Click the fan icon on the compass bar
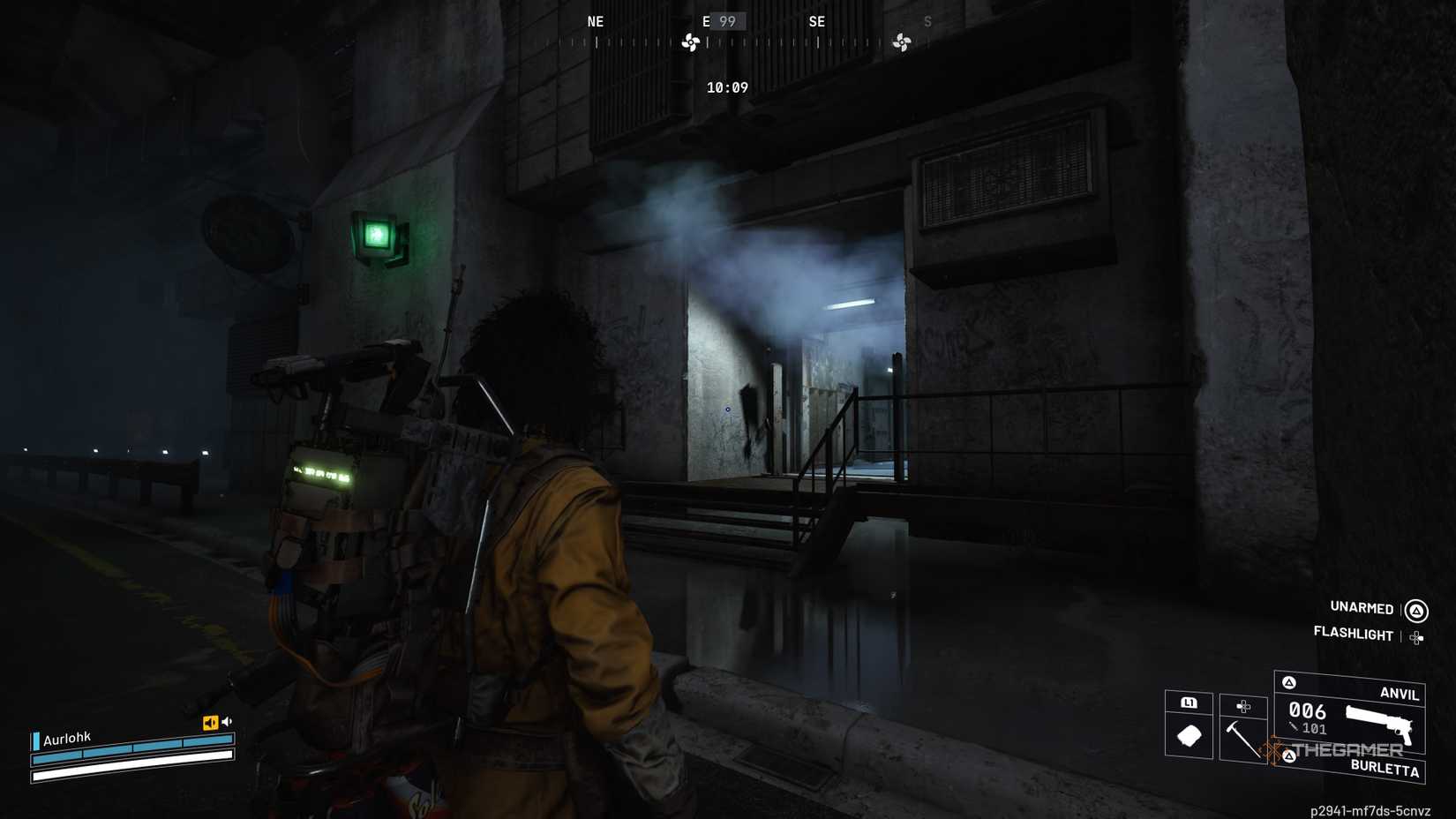1456x819 pixels. coord(689,41)
